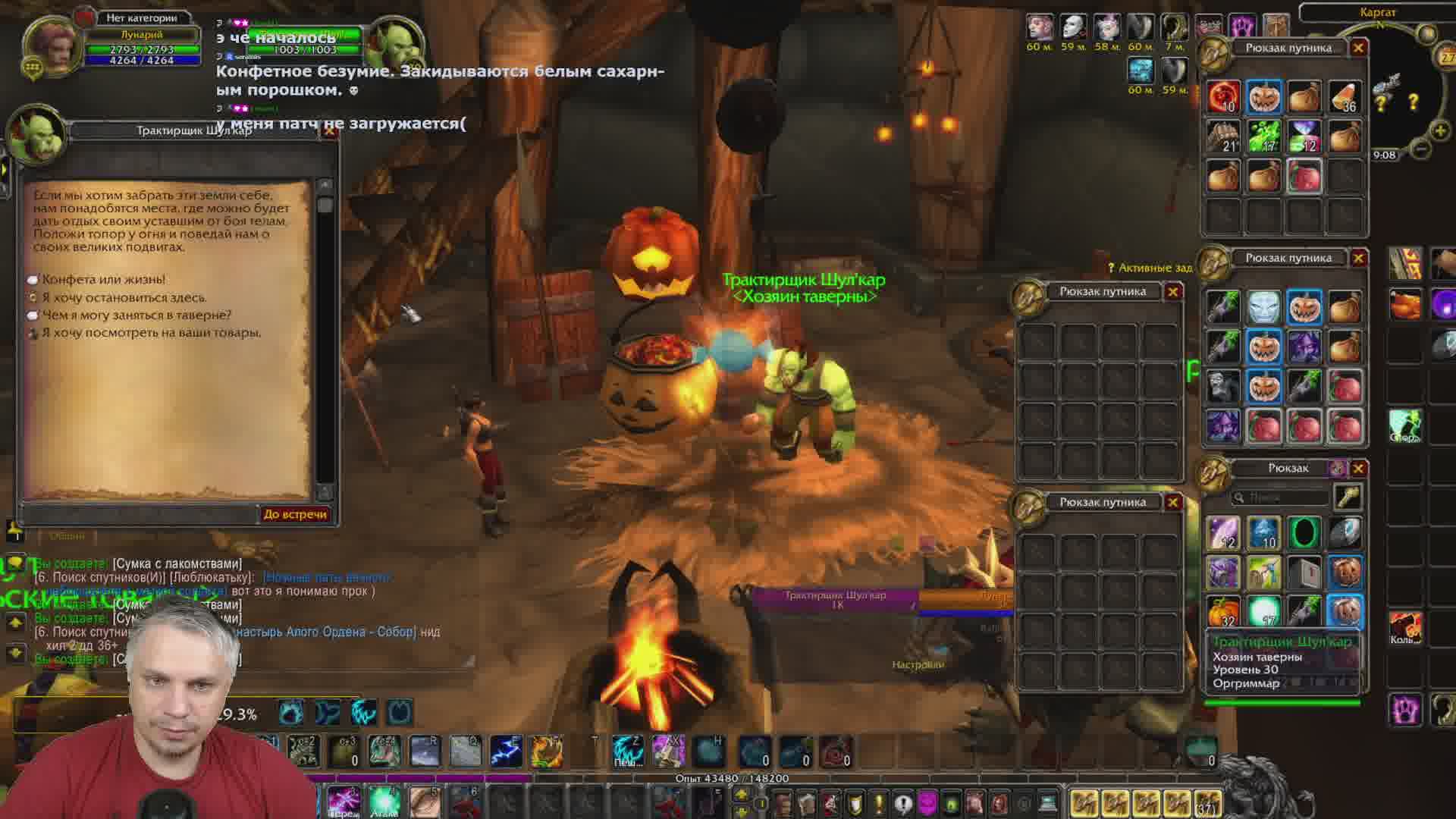Choose 'Я хочу посмотреть на ваши товары'
This screenshot has width=1456, height=819.
click(151, 333)
